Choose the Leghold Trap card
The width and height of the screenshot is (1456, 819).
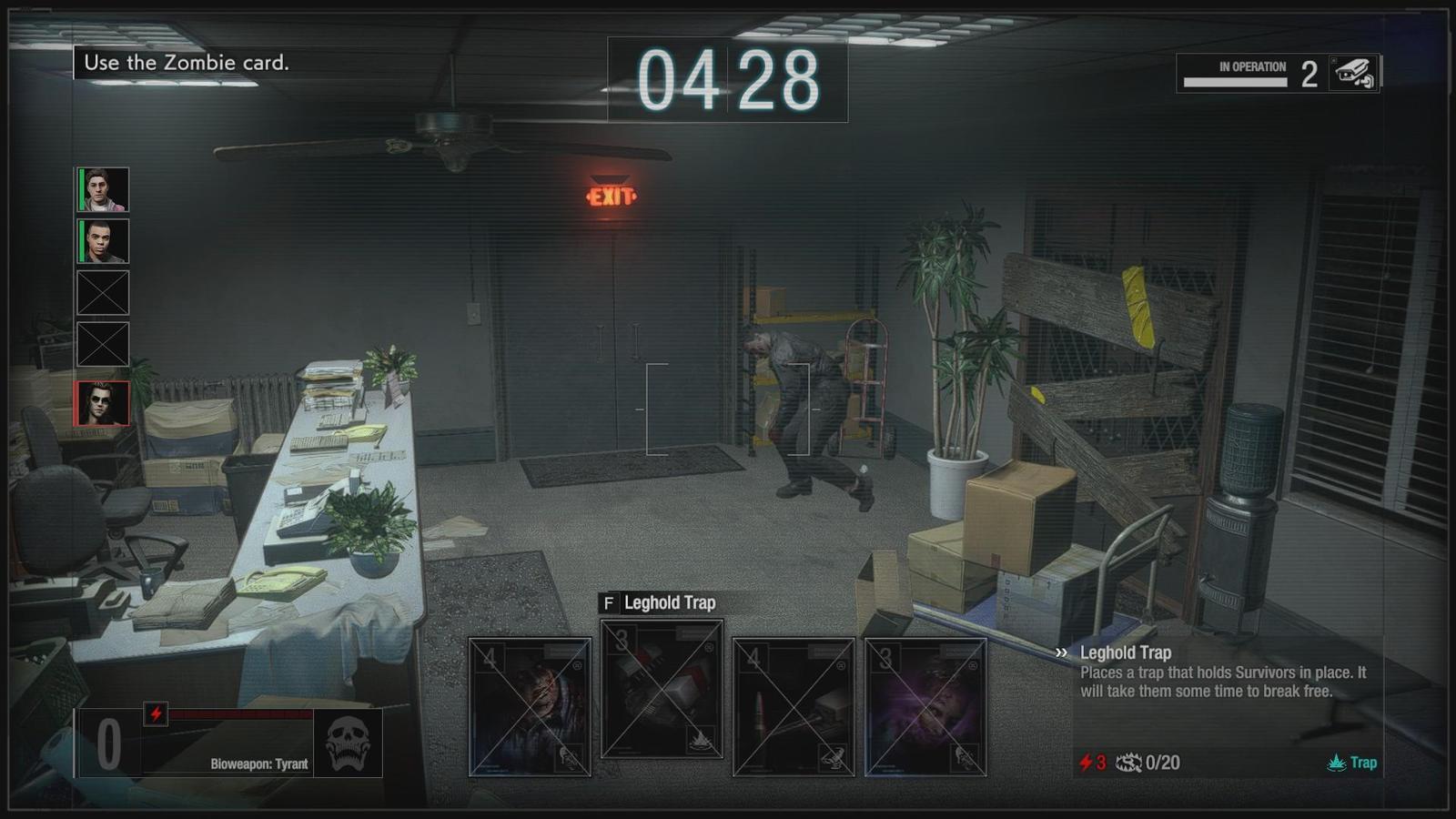[662, 689]
